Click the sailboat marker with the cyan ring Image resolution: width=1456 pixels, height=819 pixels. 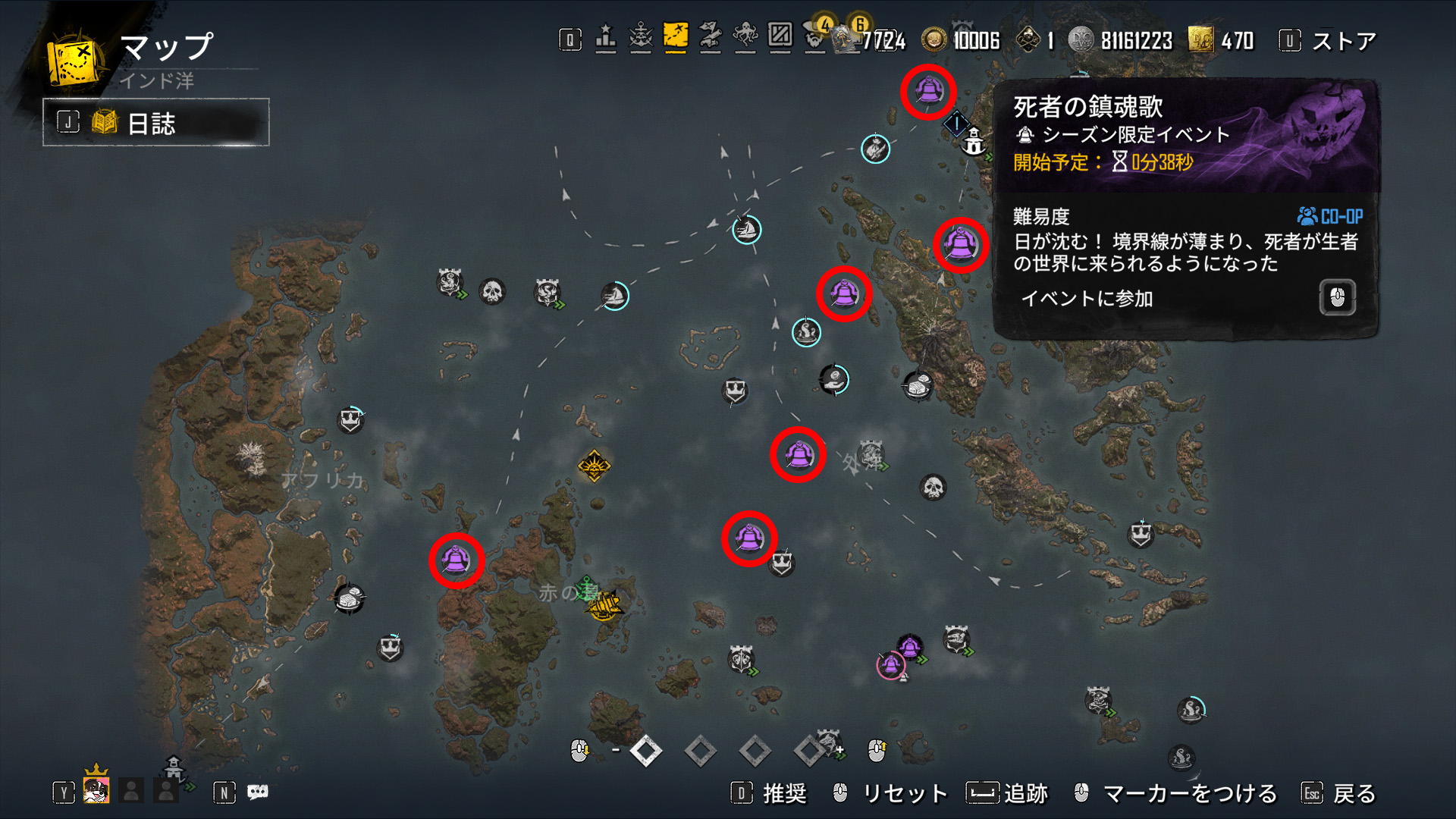click(747, 229)
